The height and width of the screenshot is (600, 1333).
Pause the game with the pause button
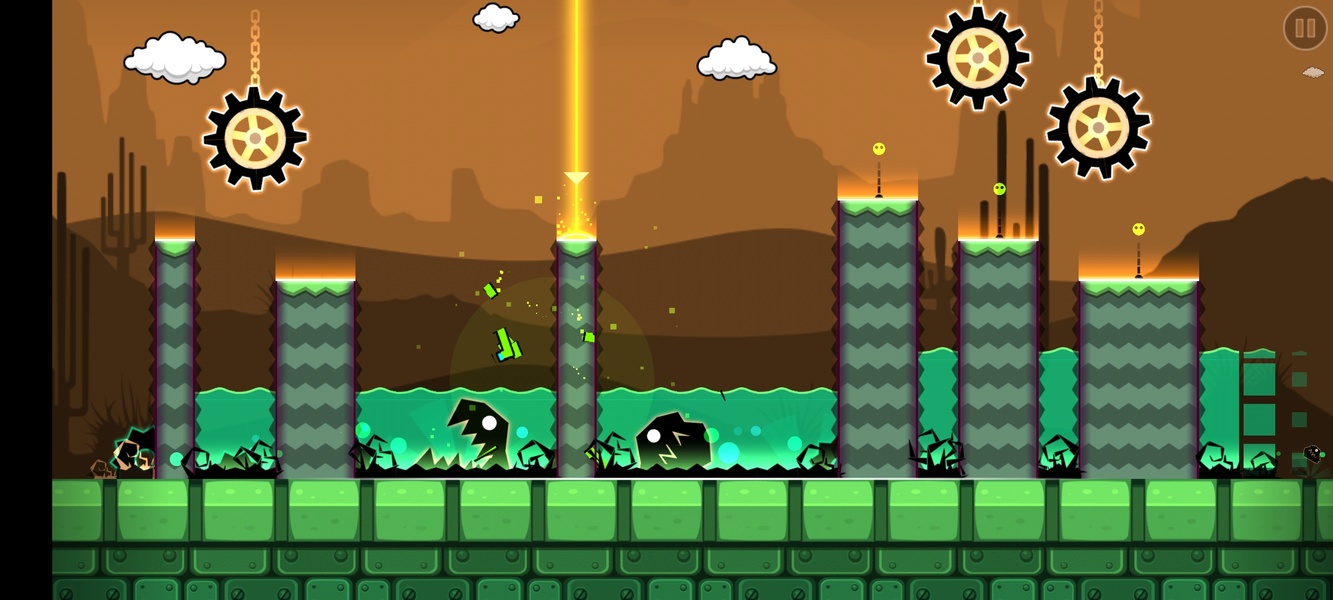[x=1305, y=28]
